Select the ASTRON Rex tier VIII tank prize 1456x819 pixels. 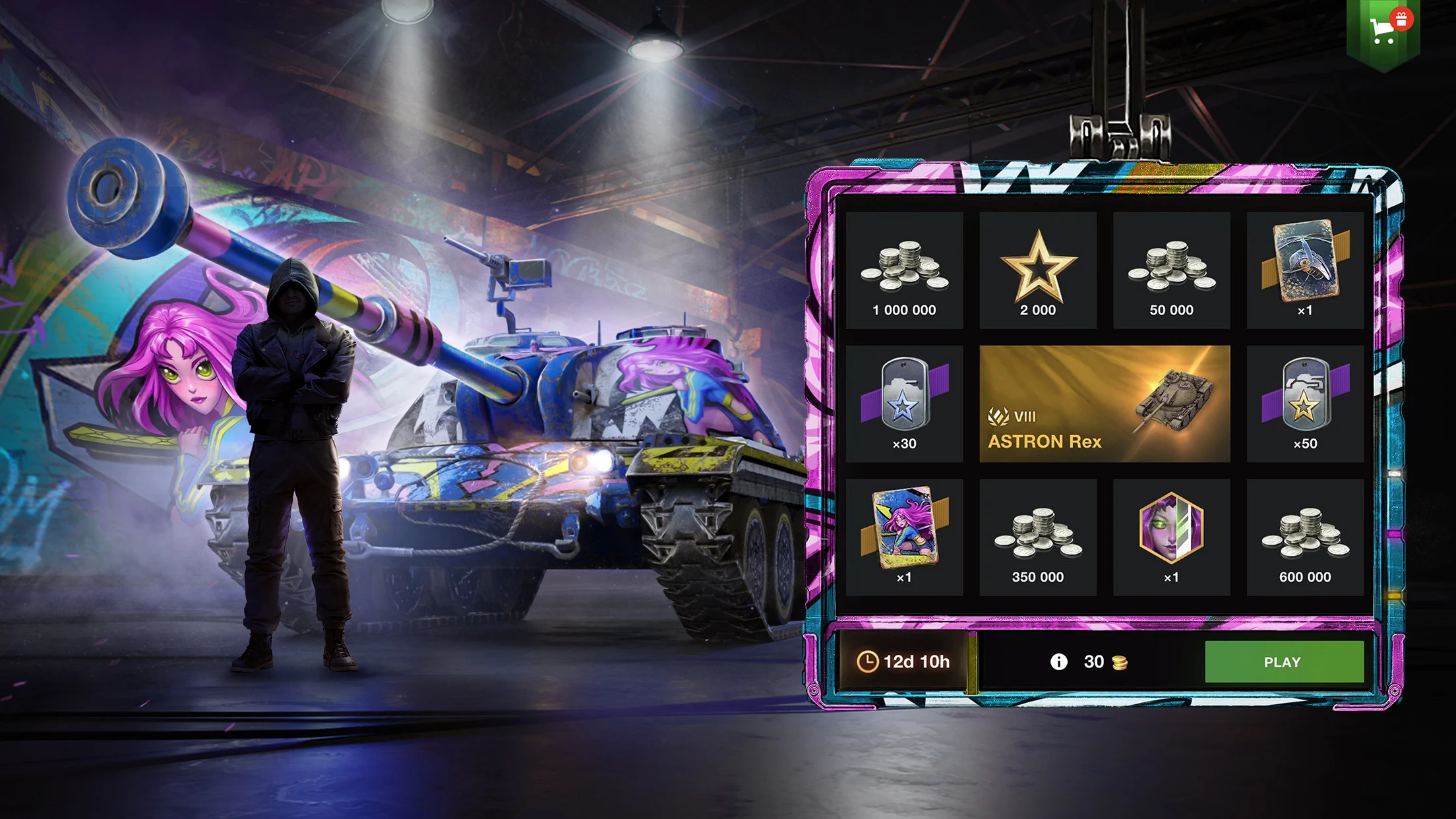click(1105, 404)
